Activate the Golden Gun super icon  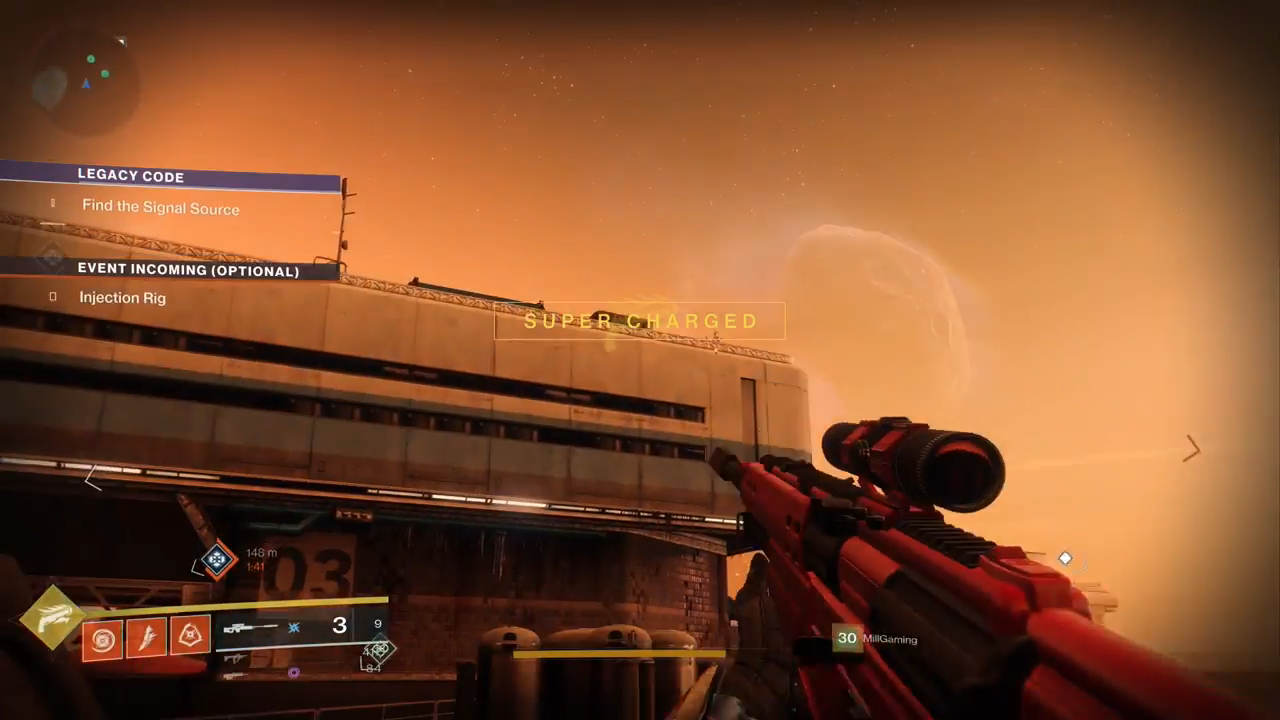point(53,617)
